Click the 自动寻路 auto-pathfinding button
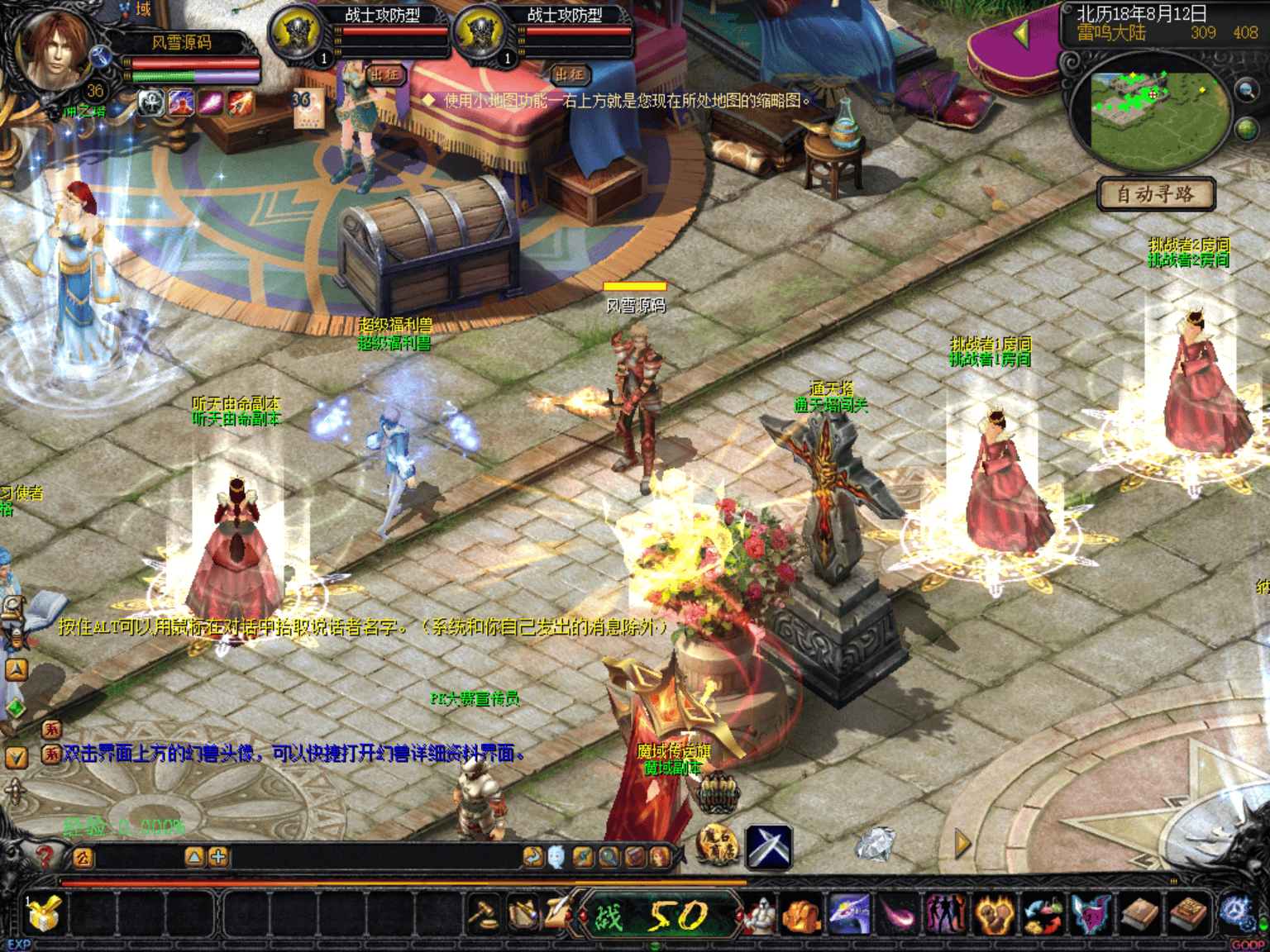The width and height of the screenshot is (1270, 952). click(x=1156, y=195)
